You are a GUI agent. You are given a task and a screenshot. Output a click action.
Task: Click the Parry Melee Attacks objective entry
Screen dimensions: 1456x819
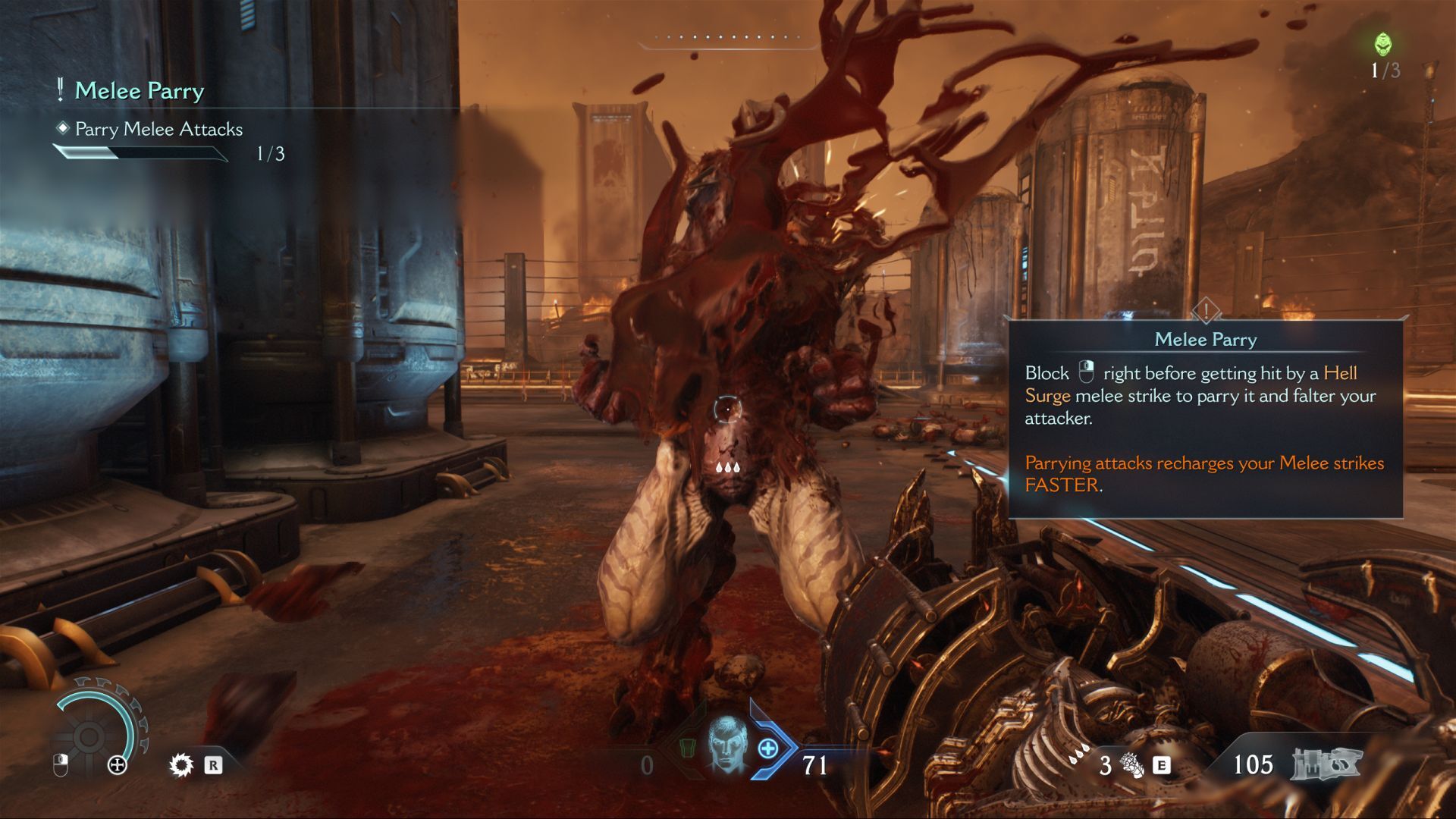[158, 130]
